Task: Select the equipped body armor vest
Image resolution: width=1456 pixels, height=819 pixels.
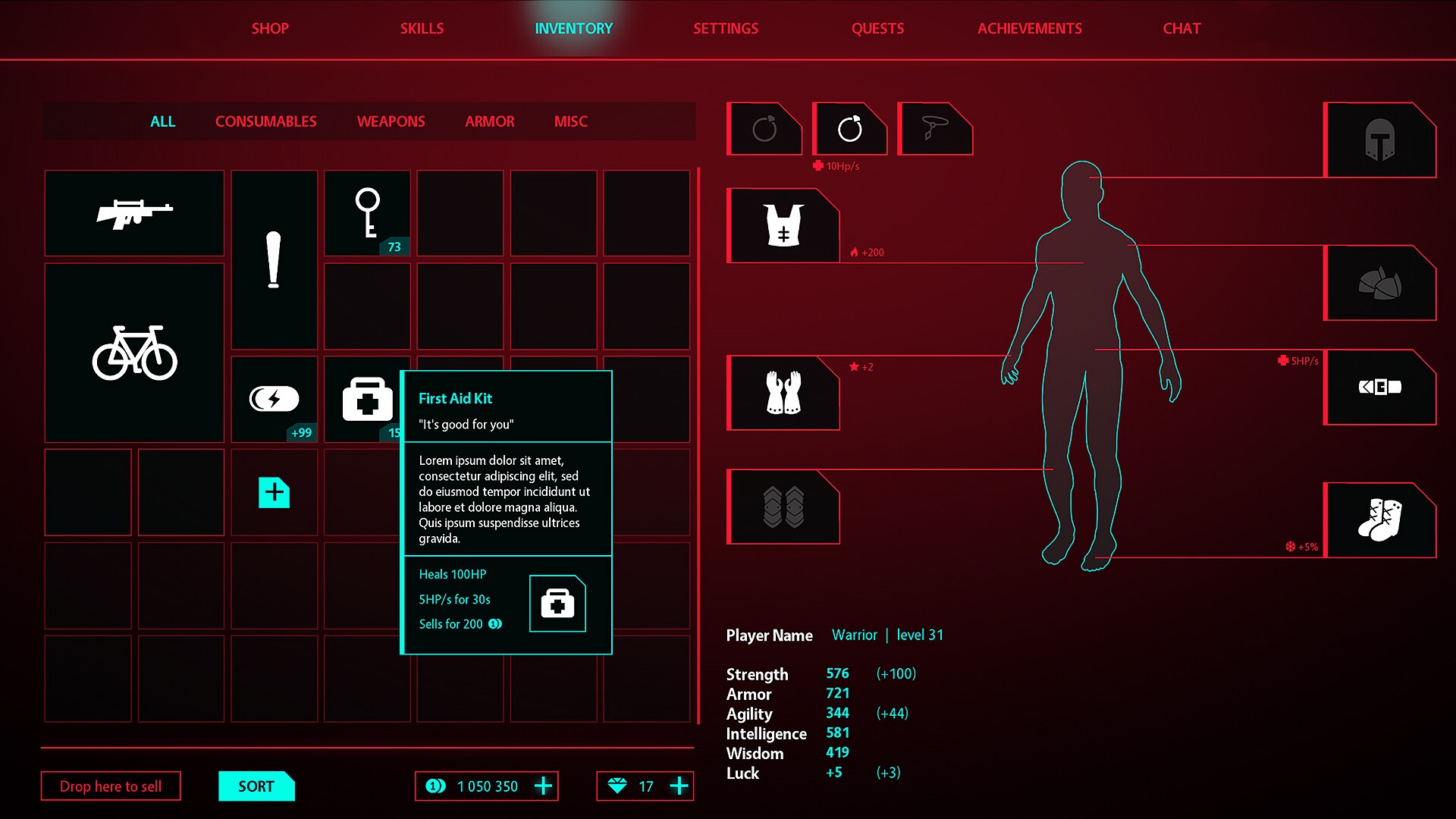Action: 784,224
